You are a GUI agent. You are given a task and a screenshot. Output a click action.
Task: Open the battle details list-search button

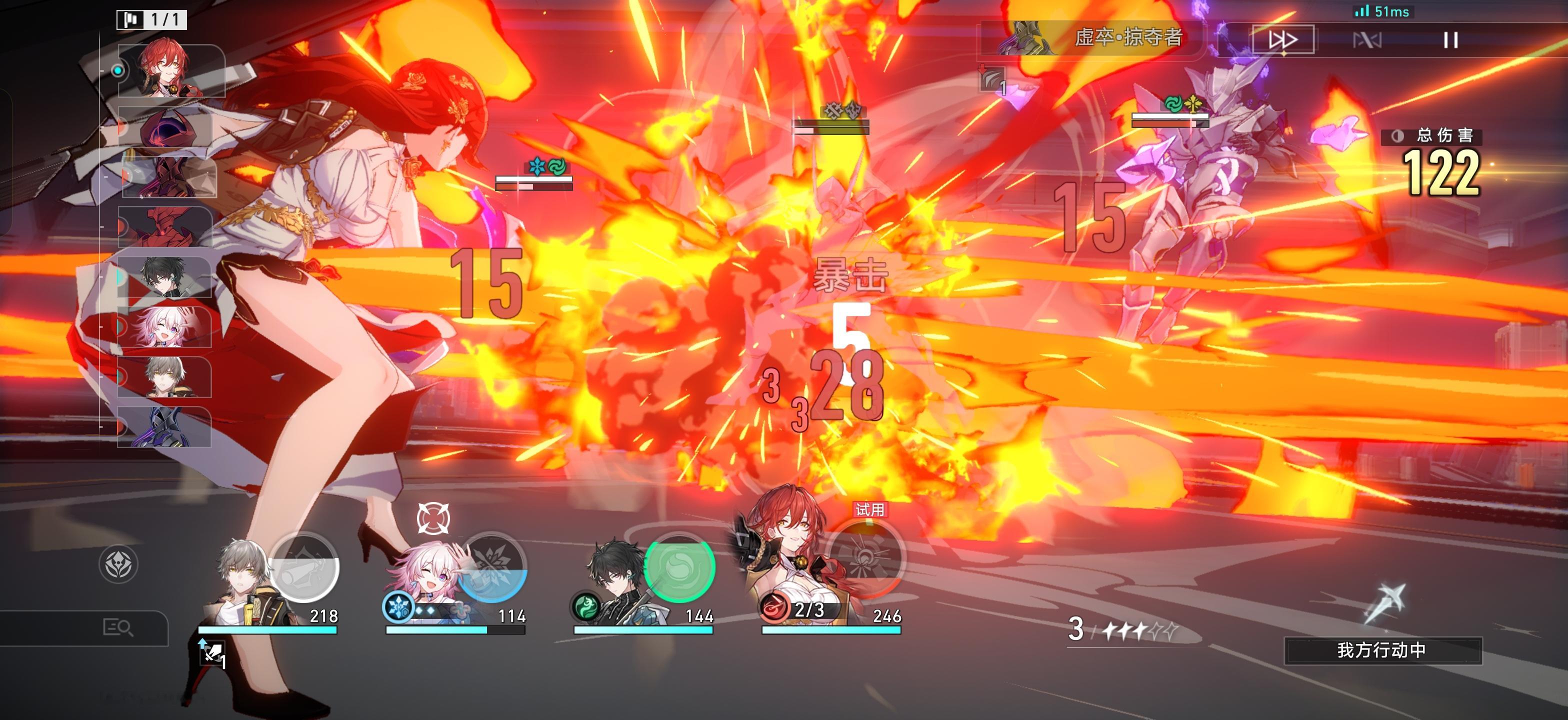click(118, 627)
